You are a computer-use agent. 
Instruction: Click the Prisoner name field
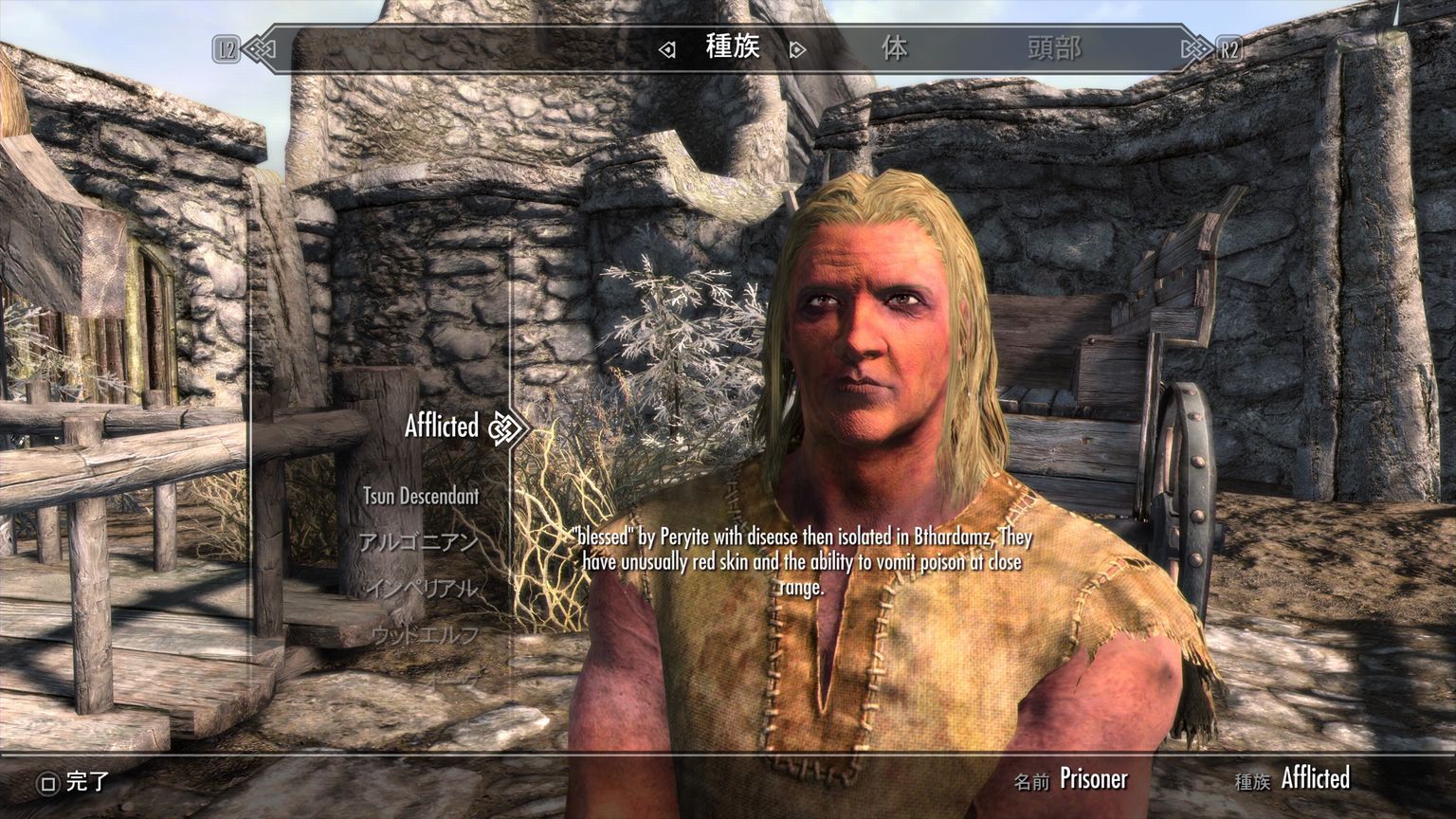(x=1092, y=780)
